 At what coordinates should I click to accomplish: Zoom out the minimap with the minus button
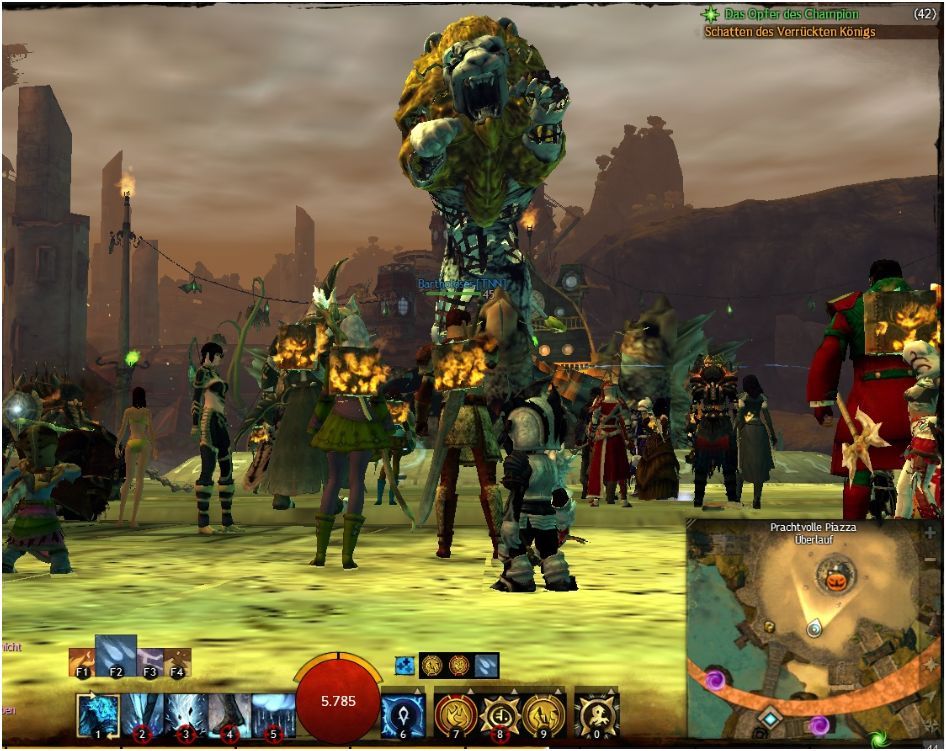point(930,557)
